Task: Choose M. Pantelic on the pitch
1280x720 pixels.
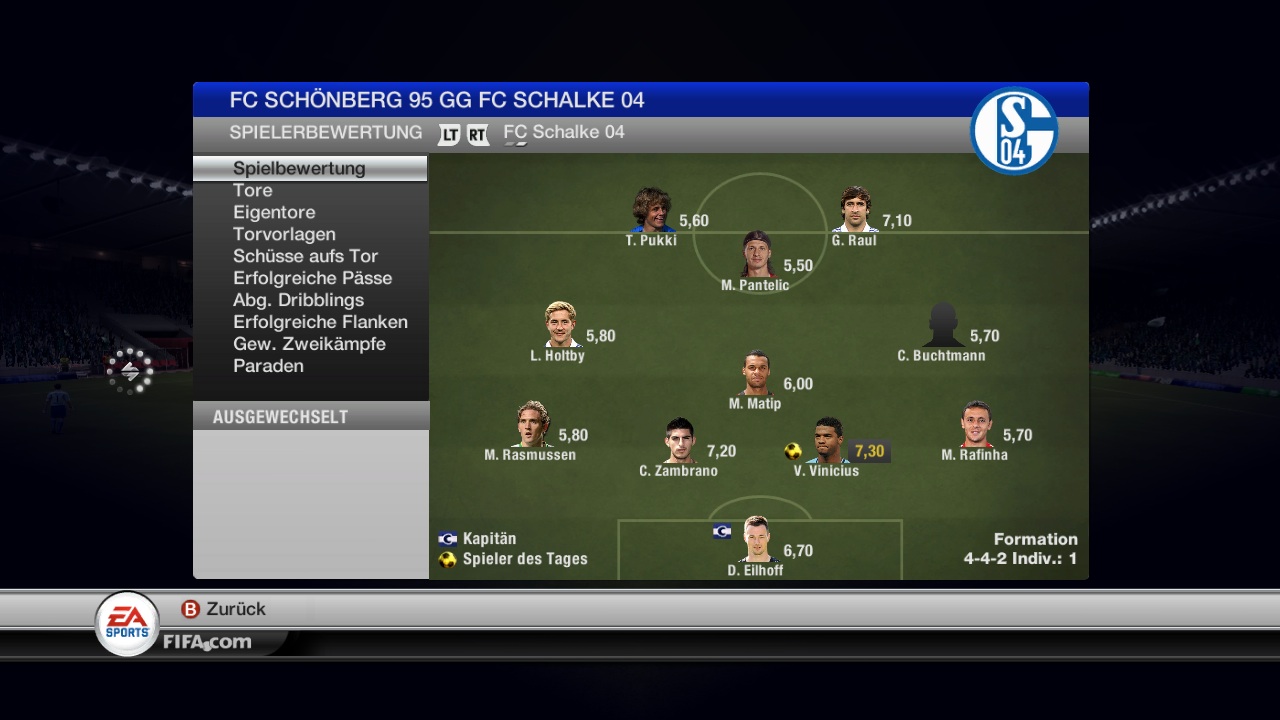Action: [757, 255]
